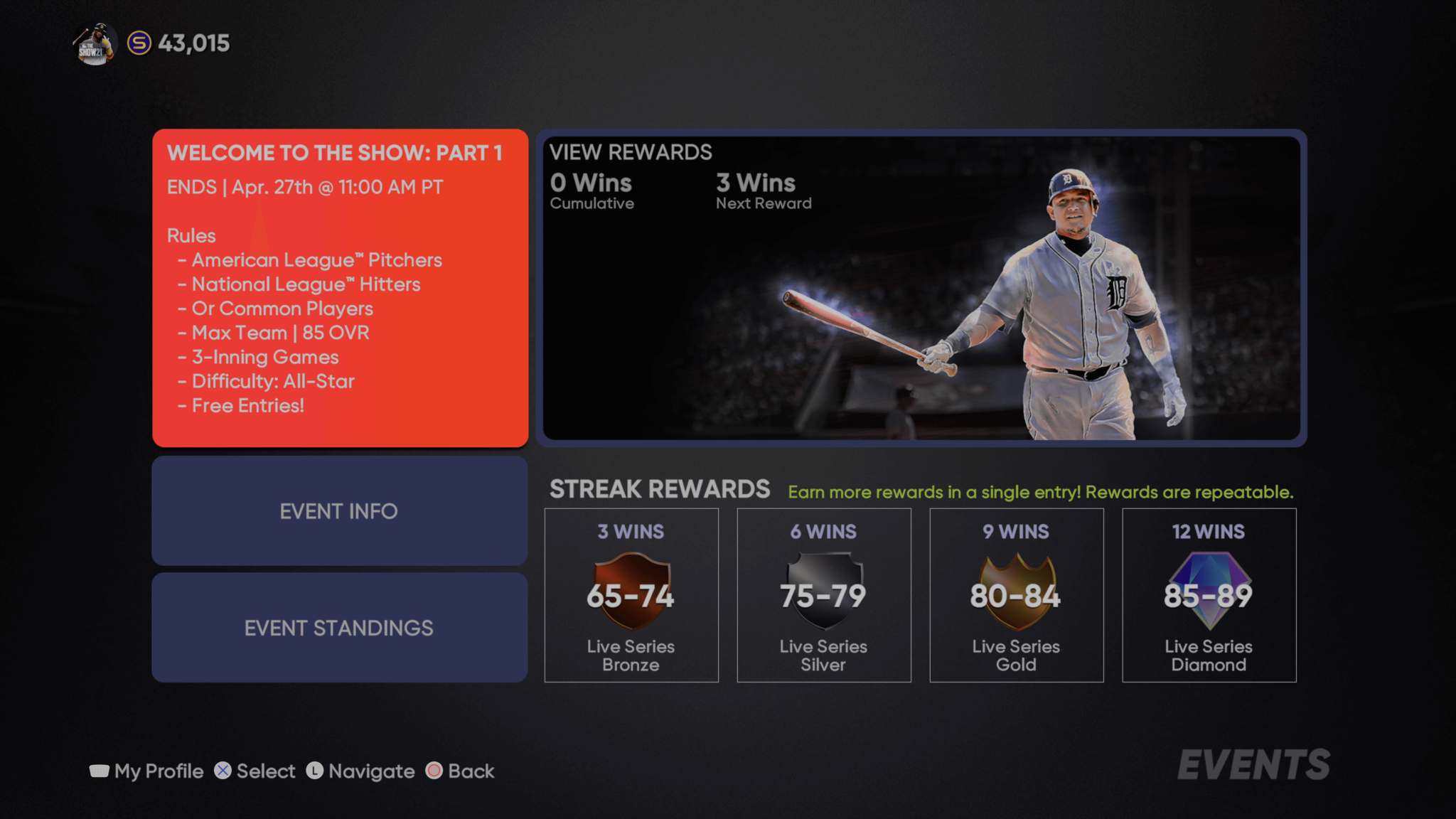
Task: Show the Event Standings
Action: pyautogui.click(x=340, y=628)
